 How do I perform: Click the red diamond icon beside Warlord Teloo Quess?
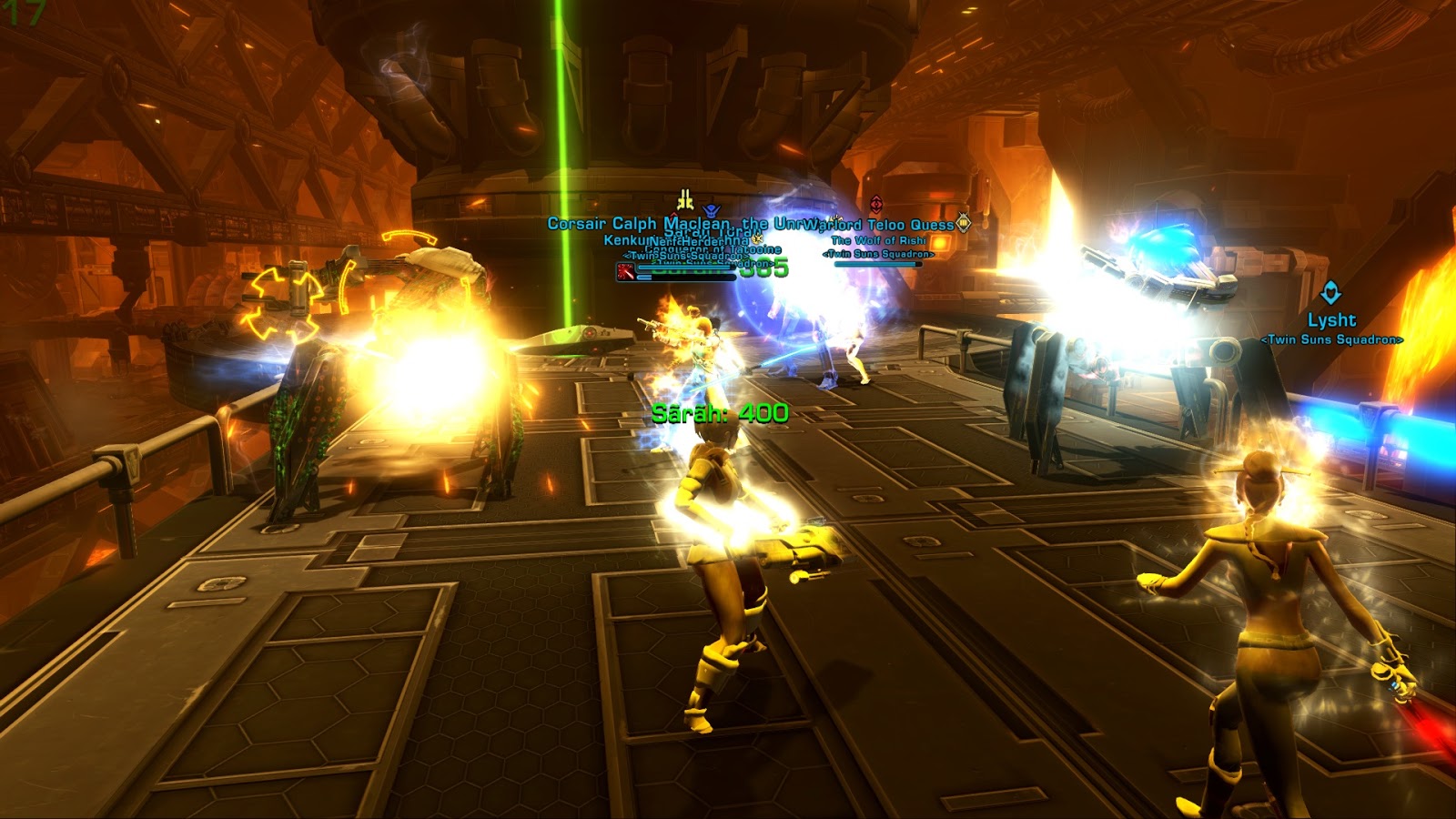pyautogui.click(x=875, y=202)
